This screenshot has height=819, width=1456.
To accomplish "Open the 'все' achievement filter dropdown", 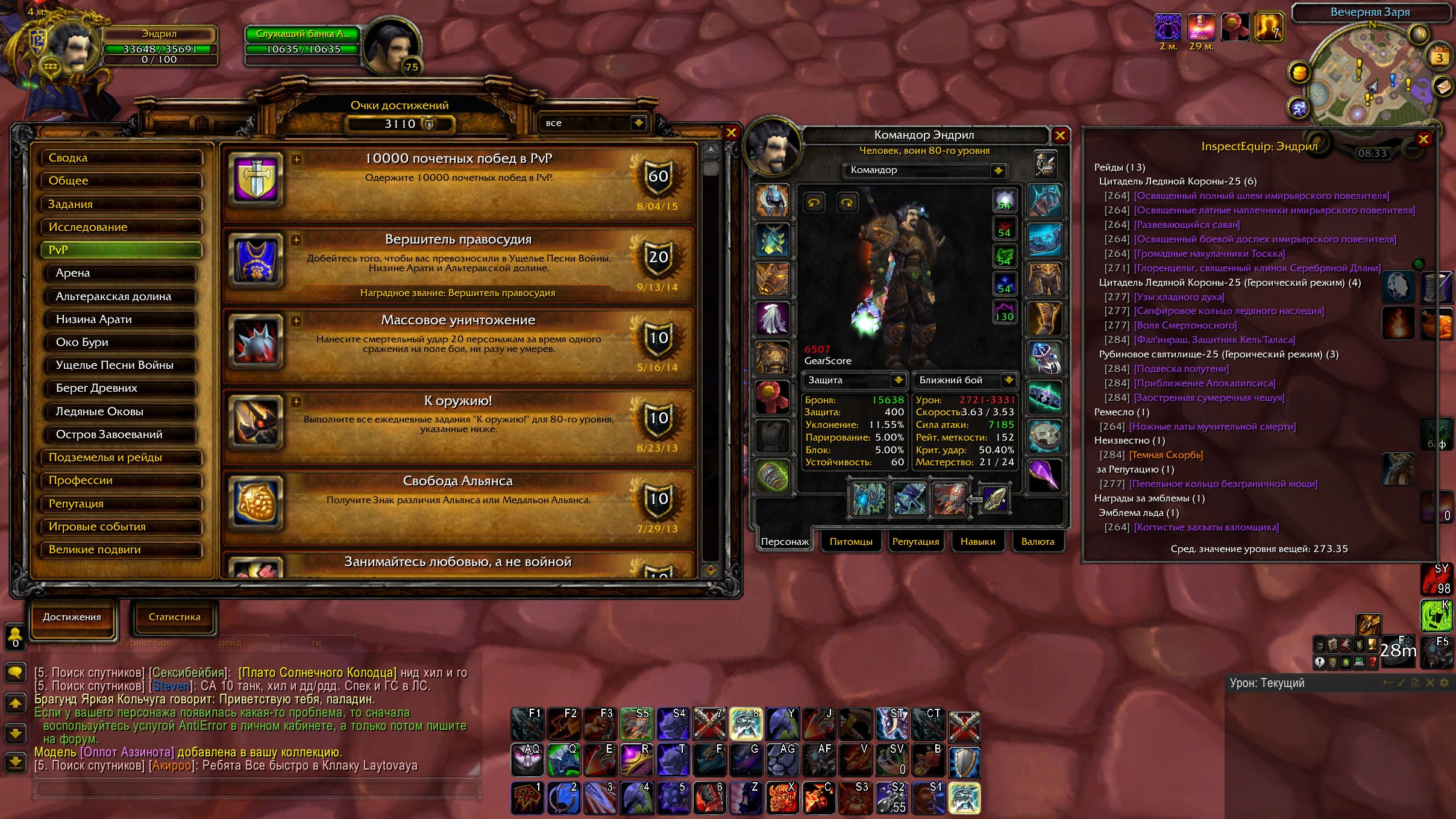I will click(x=638, y=123).
